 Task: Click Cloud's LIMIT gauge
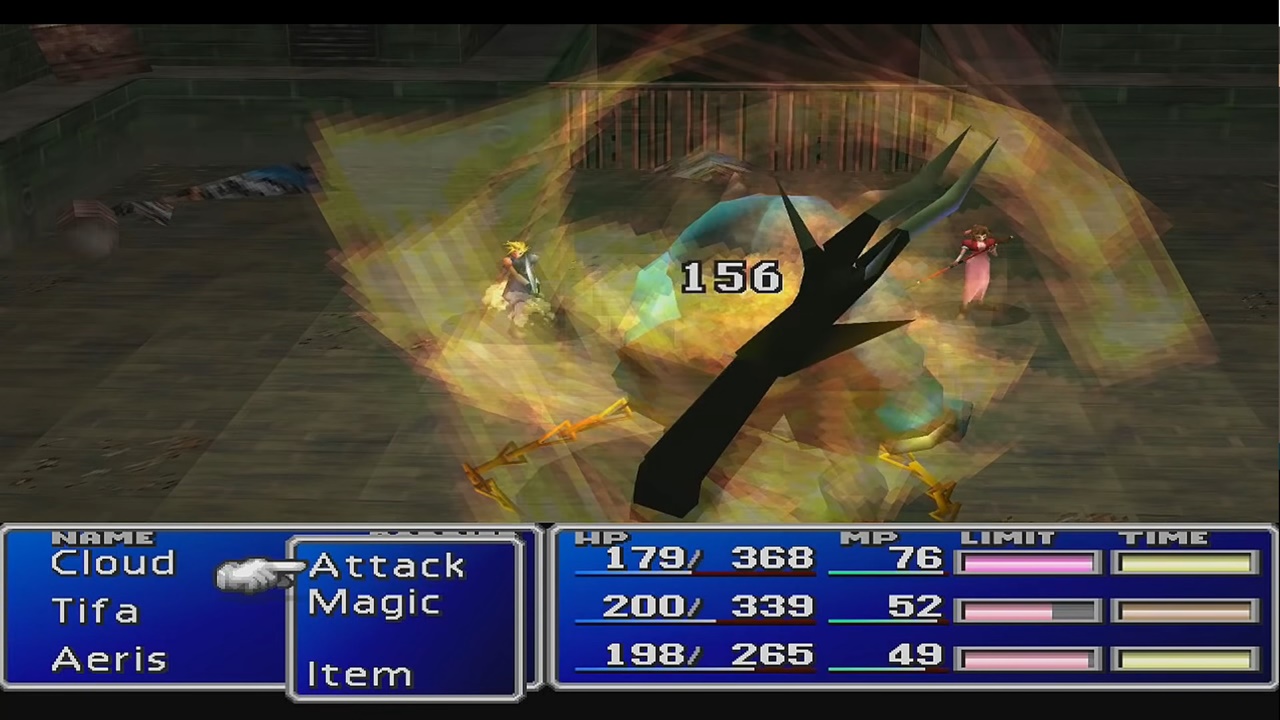point(1028,562)
